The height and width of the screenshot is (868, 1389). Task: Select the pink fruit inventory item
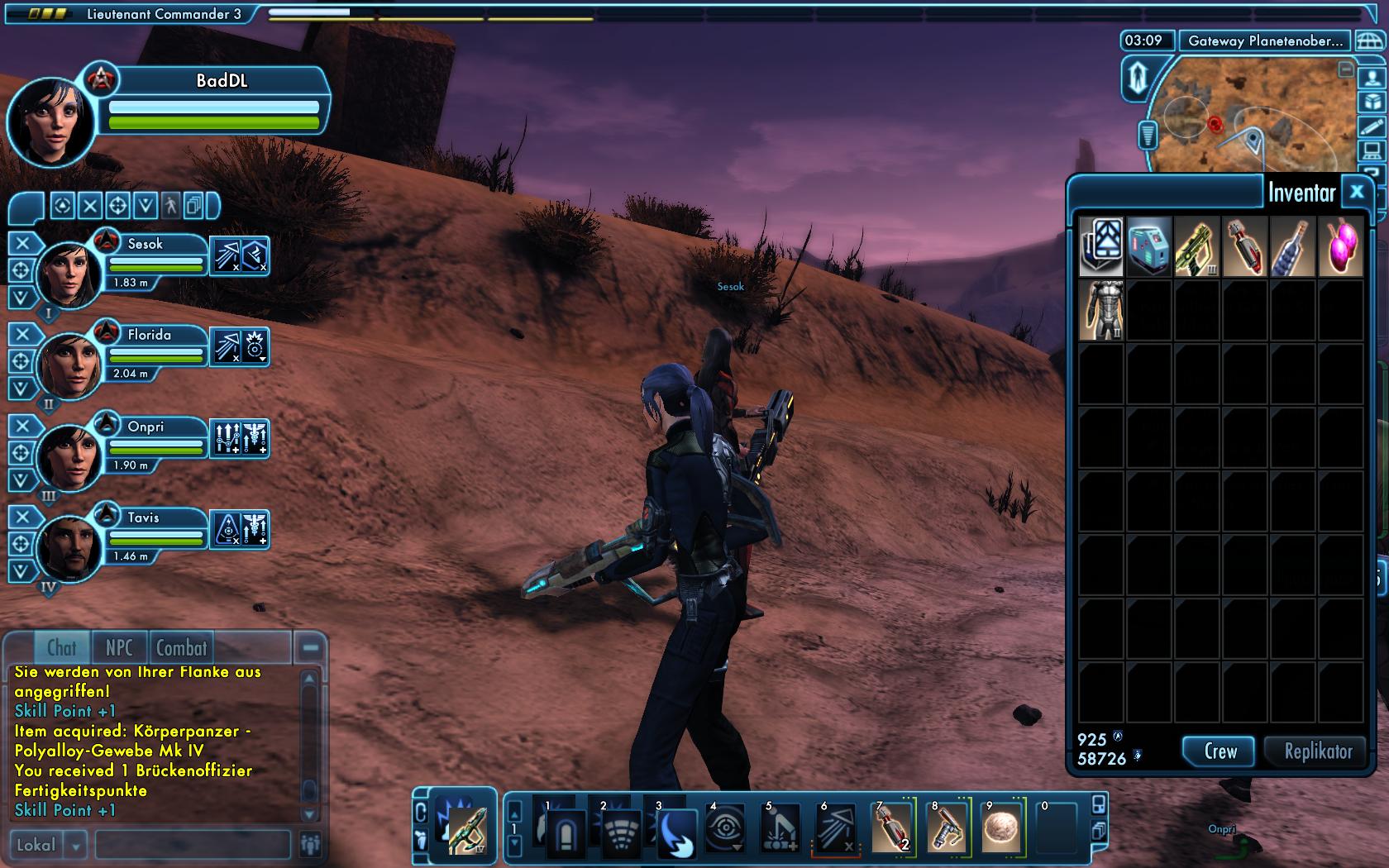pos(1339,246)
